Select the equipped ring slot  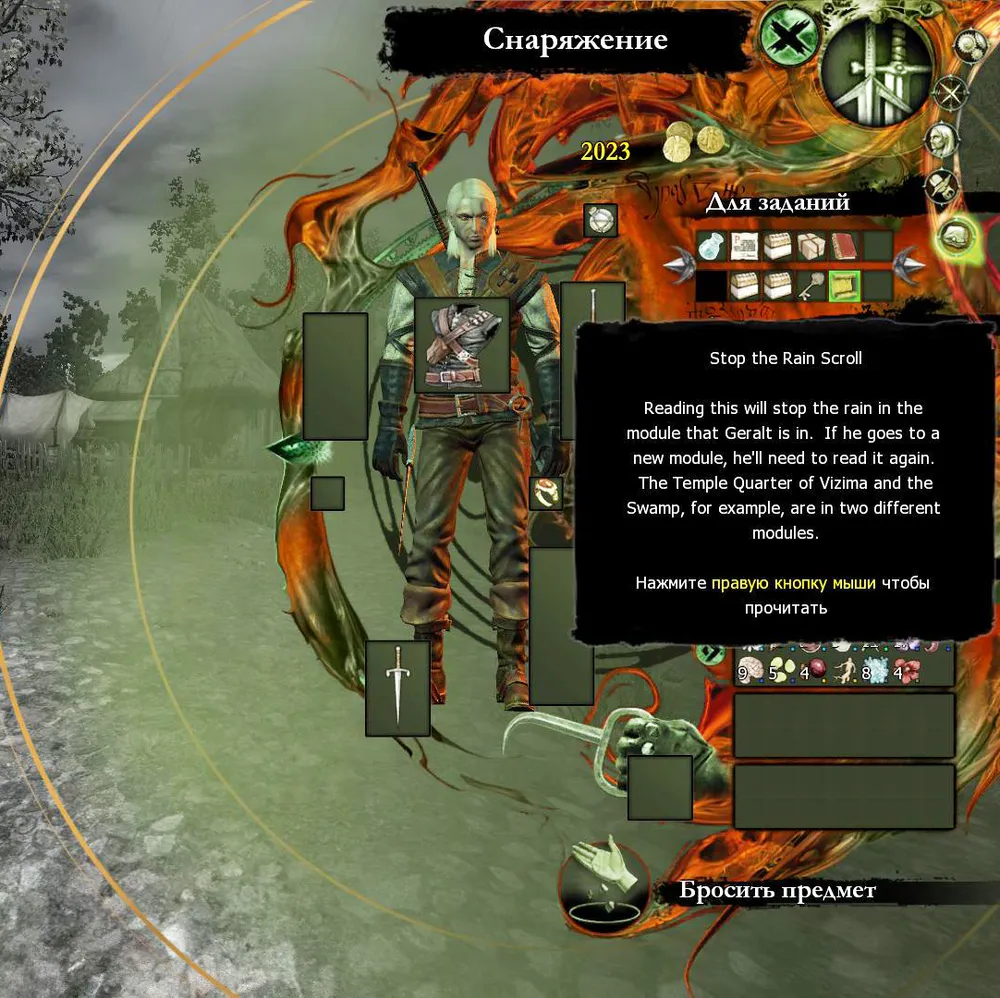546,493
